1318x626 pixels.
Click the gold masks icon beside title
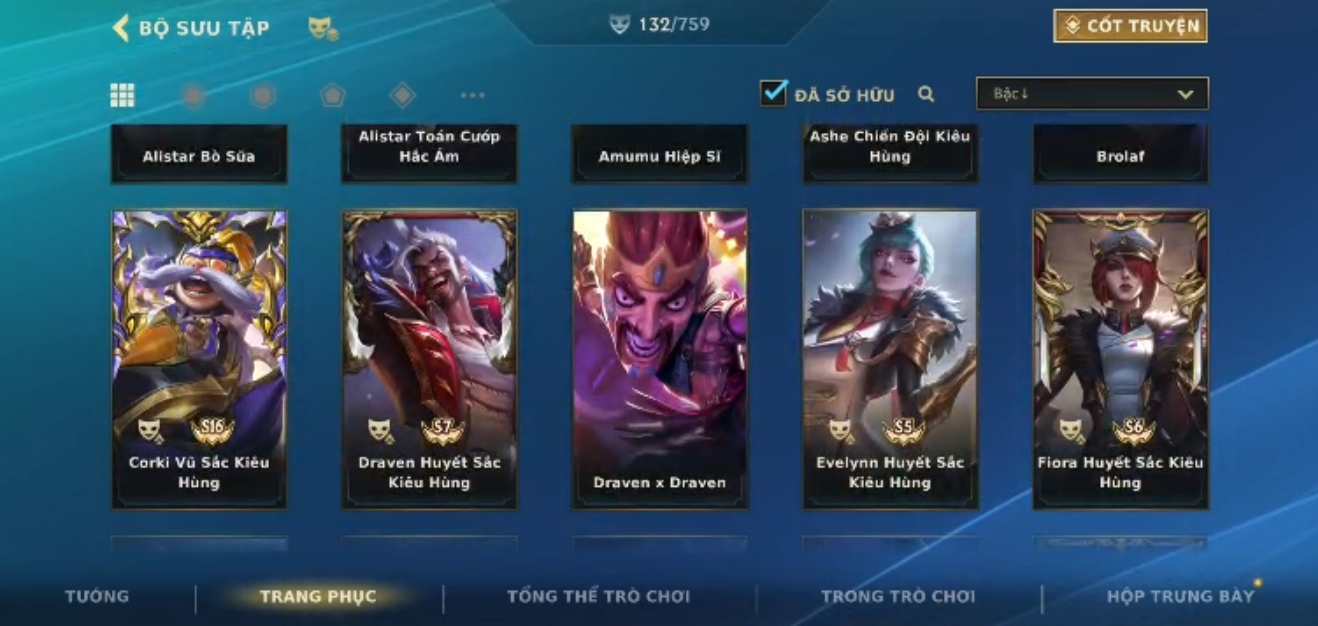(x=322, y=29)
